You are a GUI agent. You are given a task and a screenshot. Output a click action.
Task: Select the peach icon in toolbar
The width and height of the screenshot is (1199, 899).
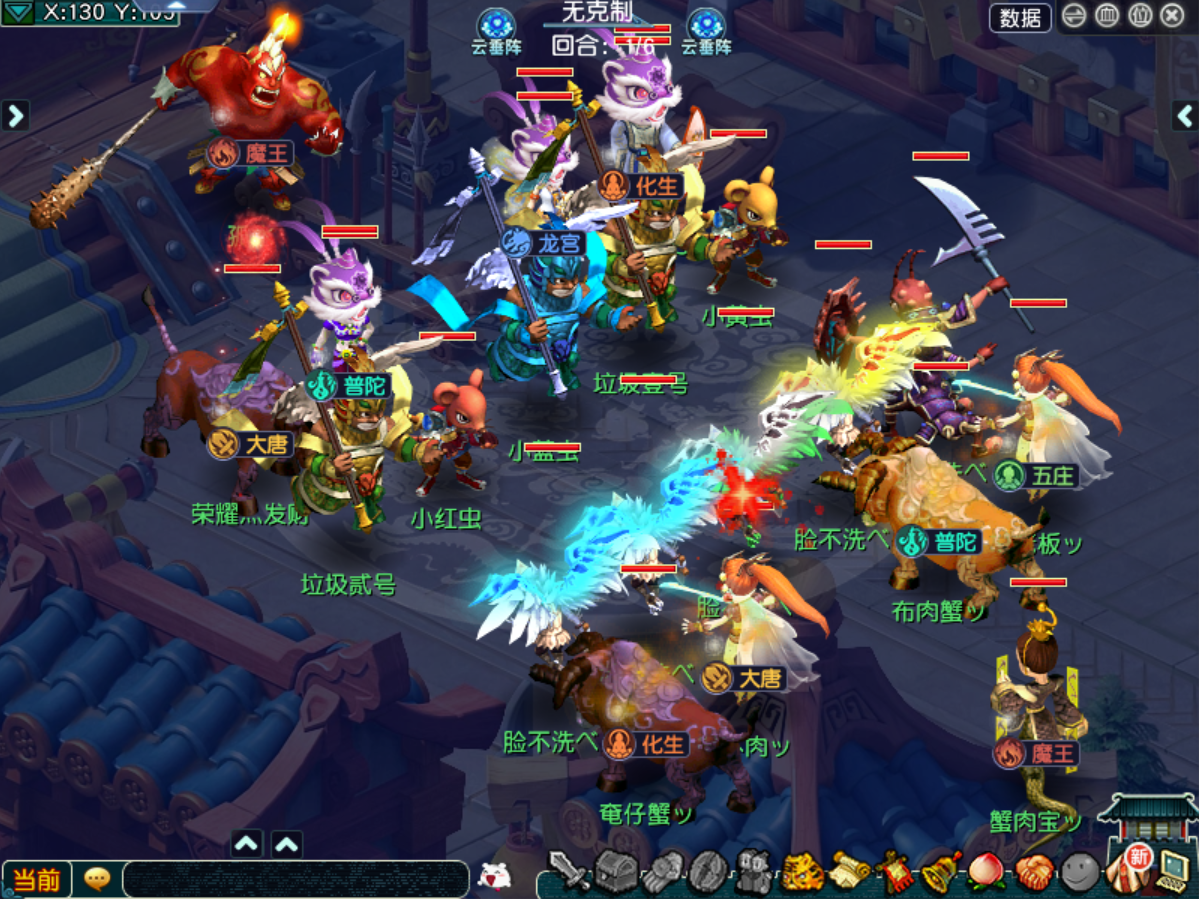click(986, 872)
